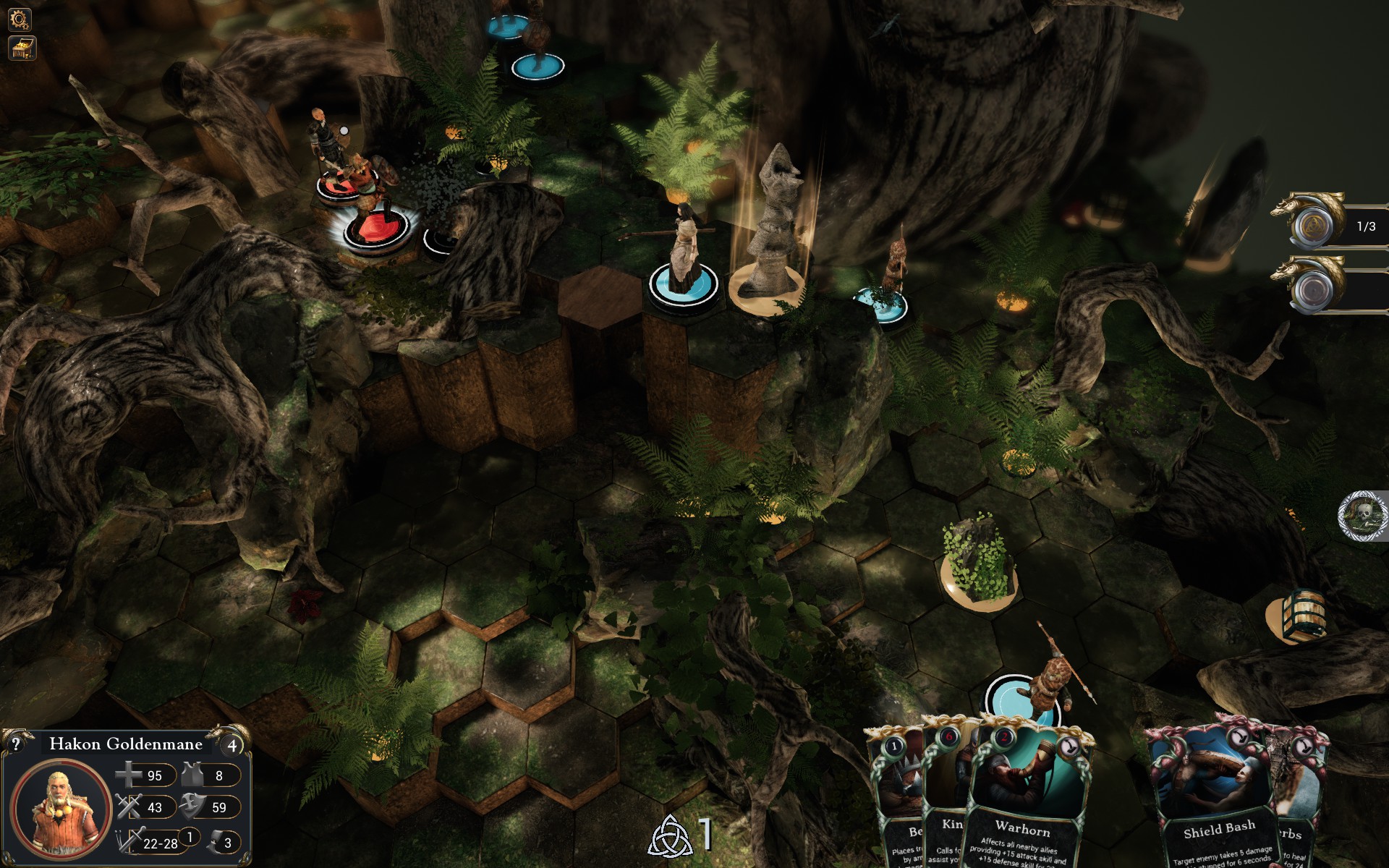This screenshot has height=868, width=1389.
Task: Open the treasure chest inventory
Action: (x=22, y=48)
